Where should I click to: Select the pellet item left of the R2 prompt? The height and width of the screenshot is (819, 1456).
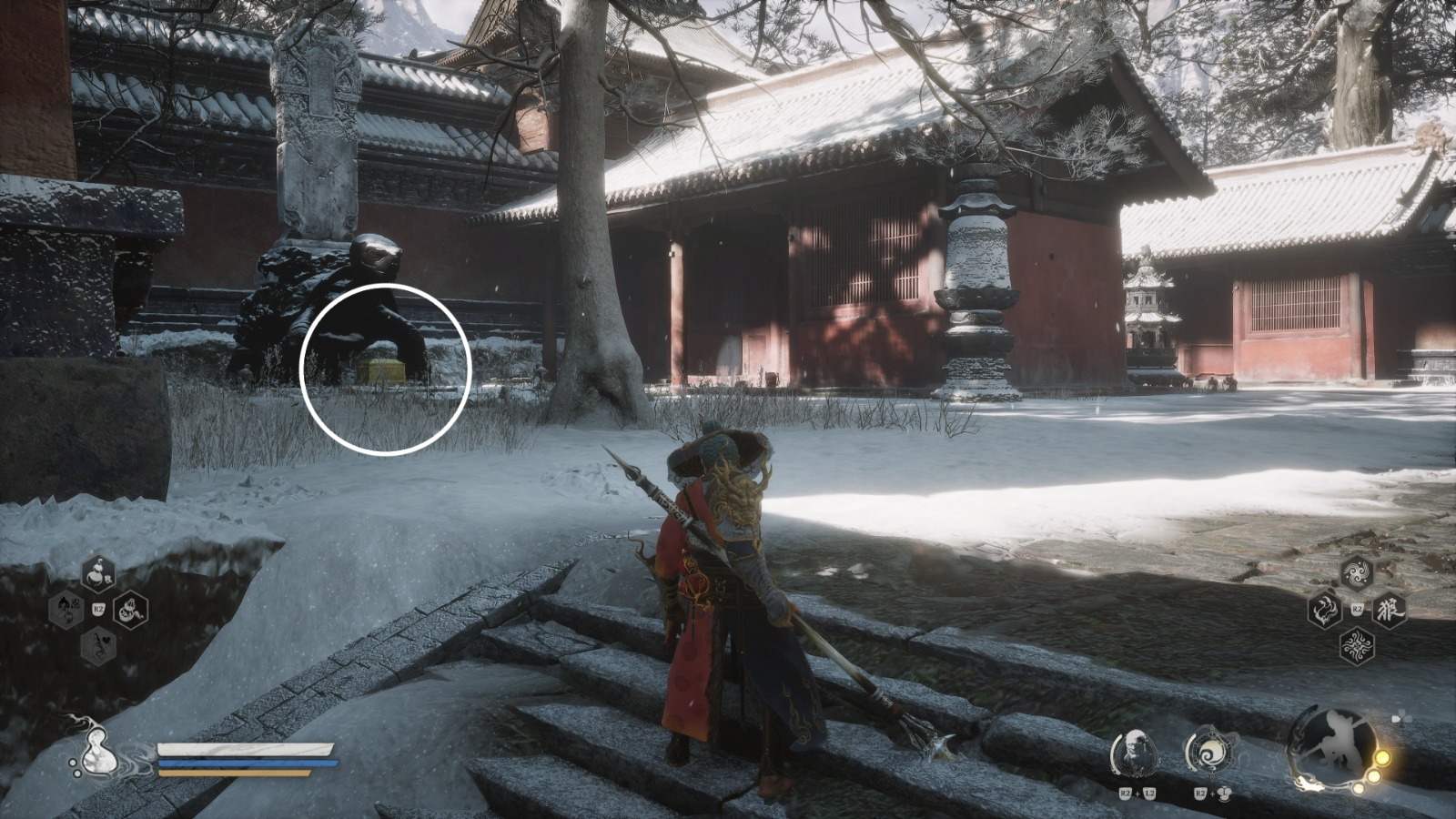(65, 609)
